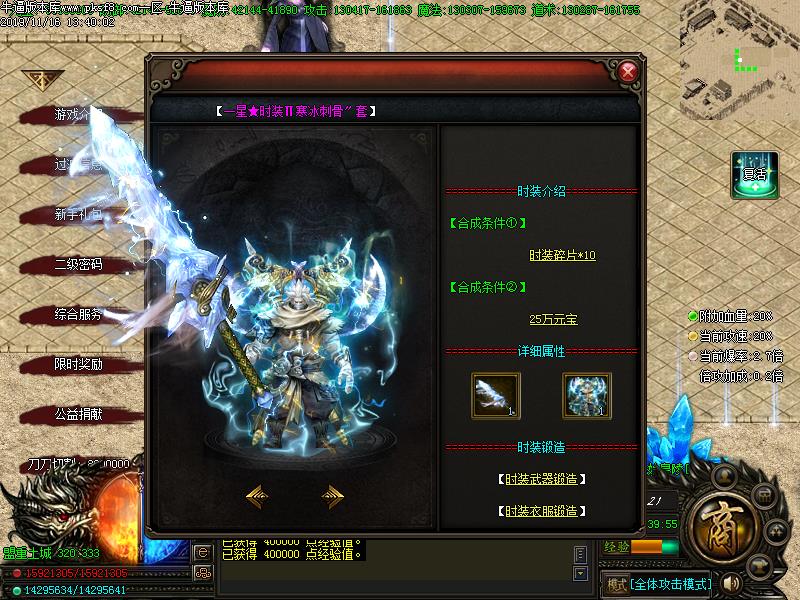Open 时装武器锻造 weapon forging
This screenshot has height=600, width=800.
pyautogui.click(x=541, y=480)
